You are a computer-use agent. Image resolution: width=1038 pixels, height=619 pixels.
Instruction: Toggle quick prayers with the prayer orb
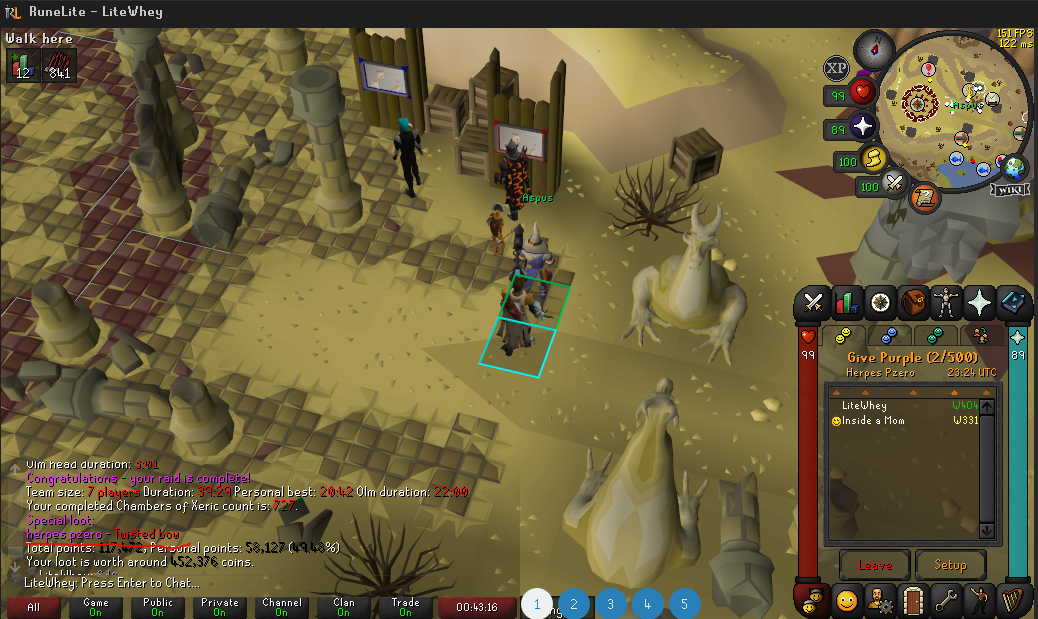[x=863, y=126]
